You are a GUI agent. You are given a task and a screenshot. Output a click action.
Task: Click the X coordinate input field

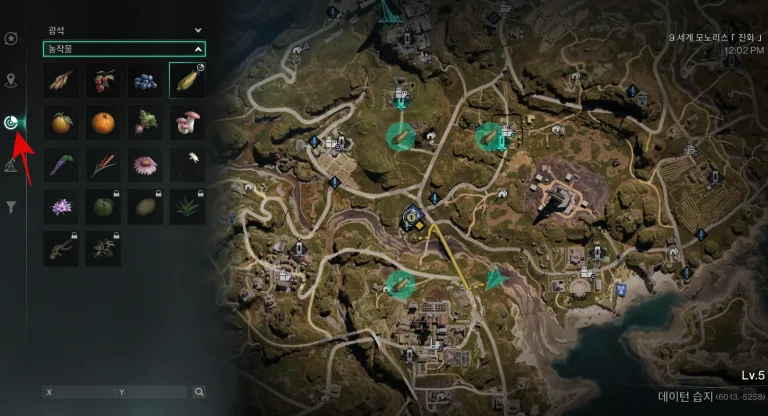pyautogui.click(x=78, y=392)
